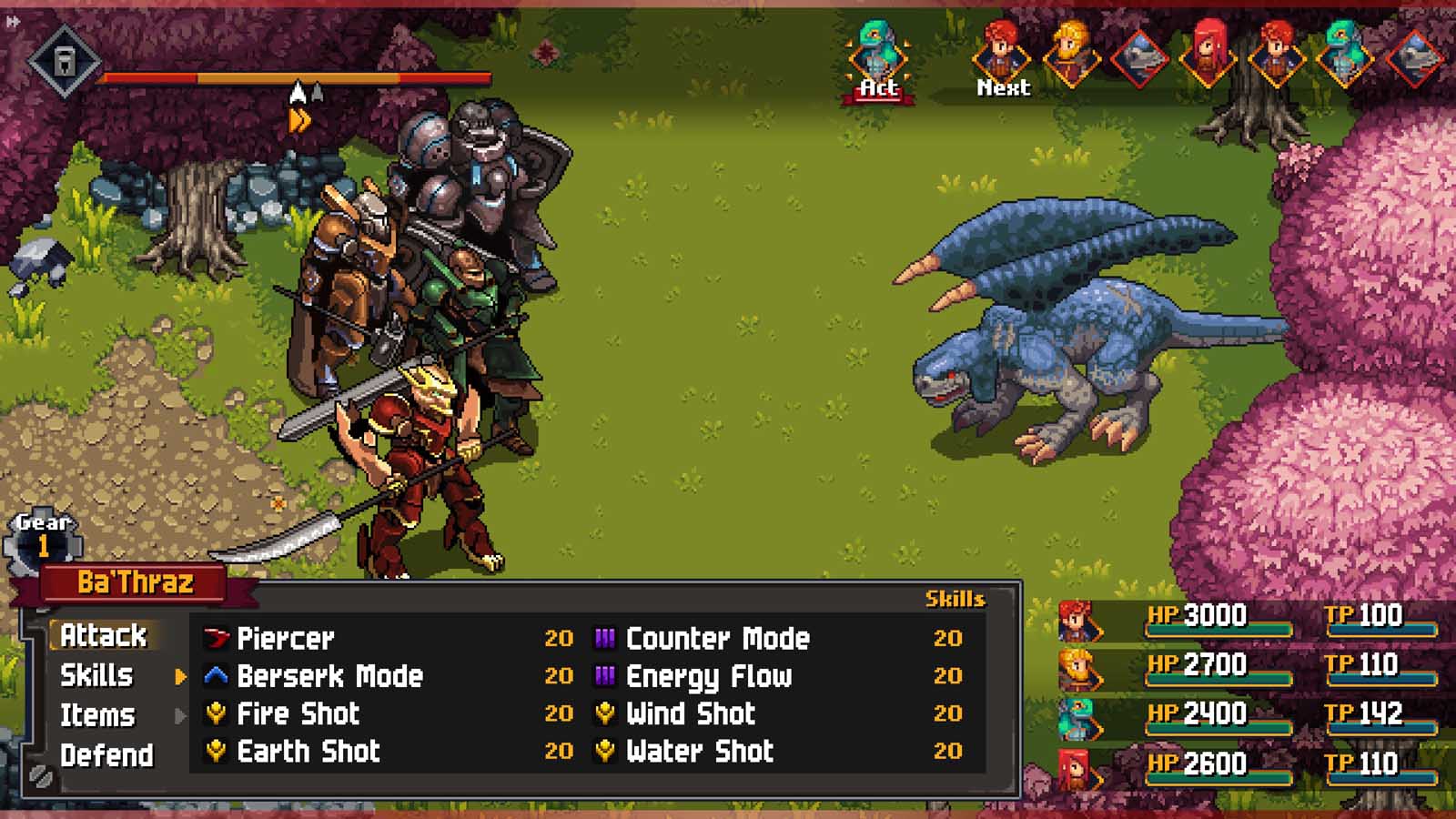Screen dimensions: 1456x819
Task: Open the Skills command submenu
Action: (x=96, y=675)
